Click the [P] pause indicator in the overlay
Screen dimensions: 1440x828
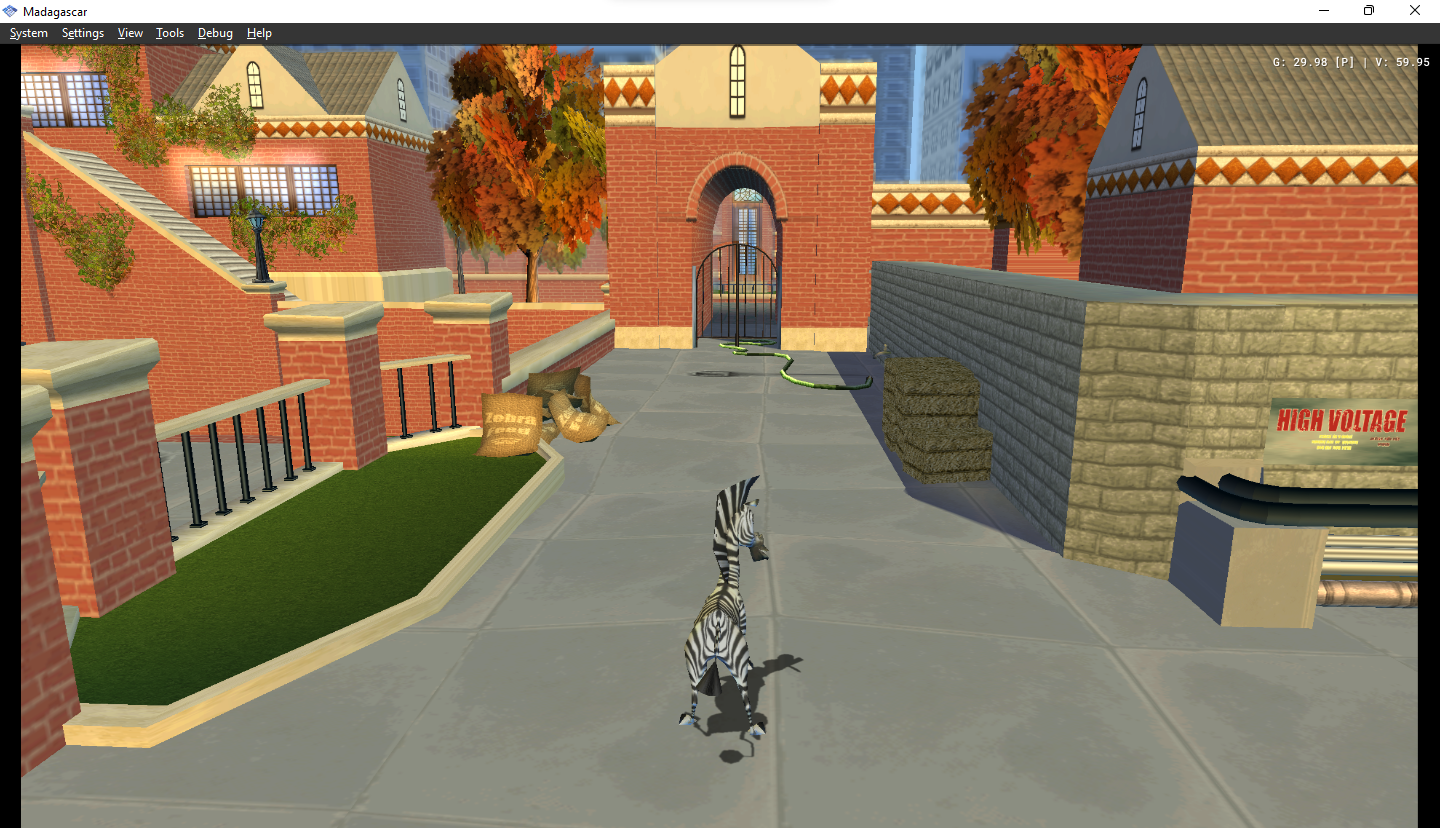coord(1343,61)
